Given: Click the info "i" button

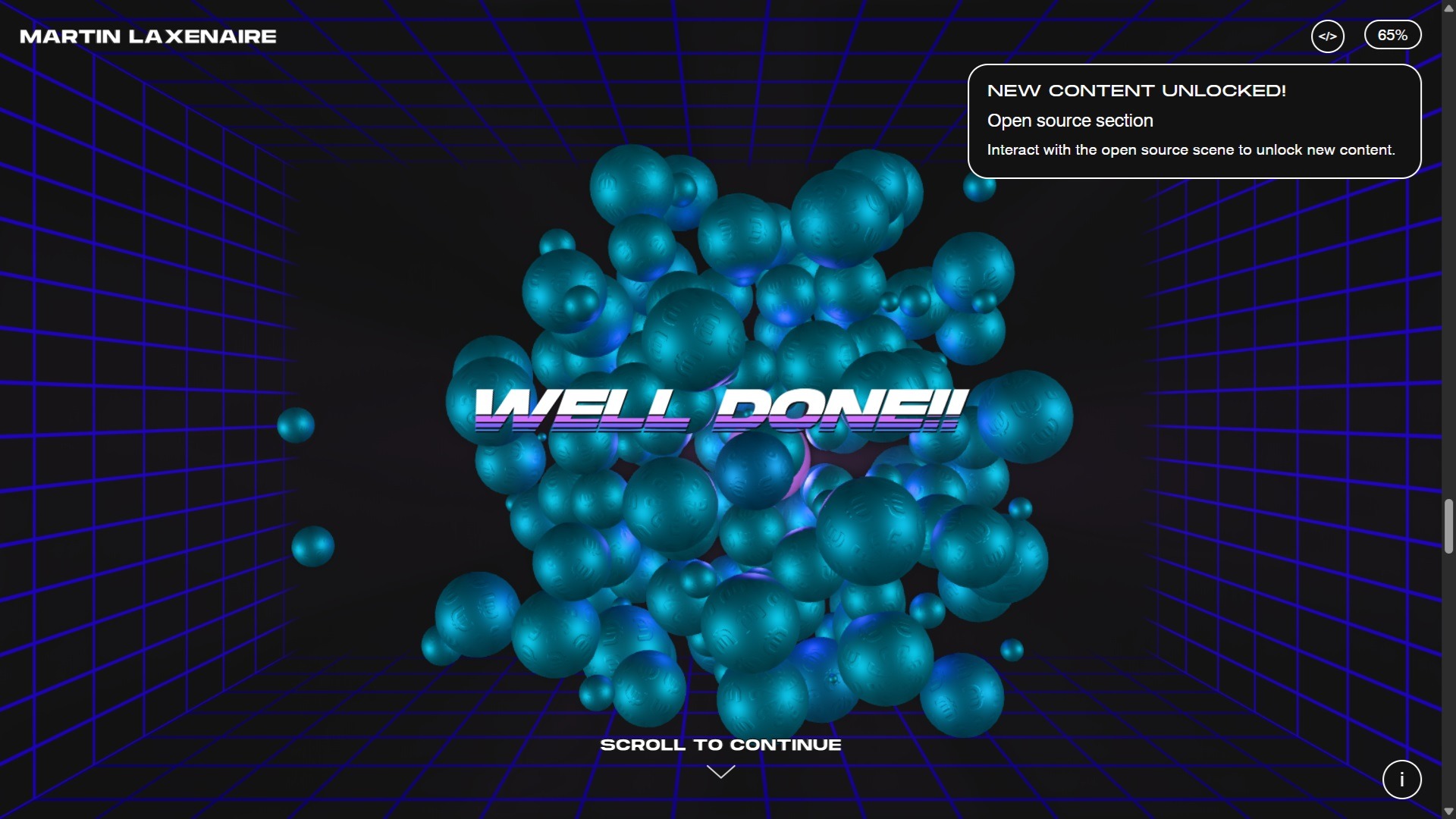Looking at the screenshot, I should 1402,780.
